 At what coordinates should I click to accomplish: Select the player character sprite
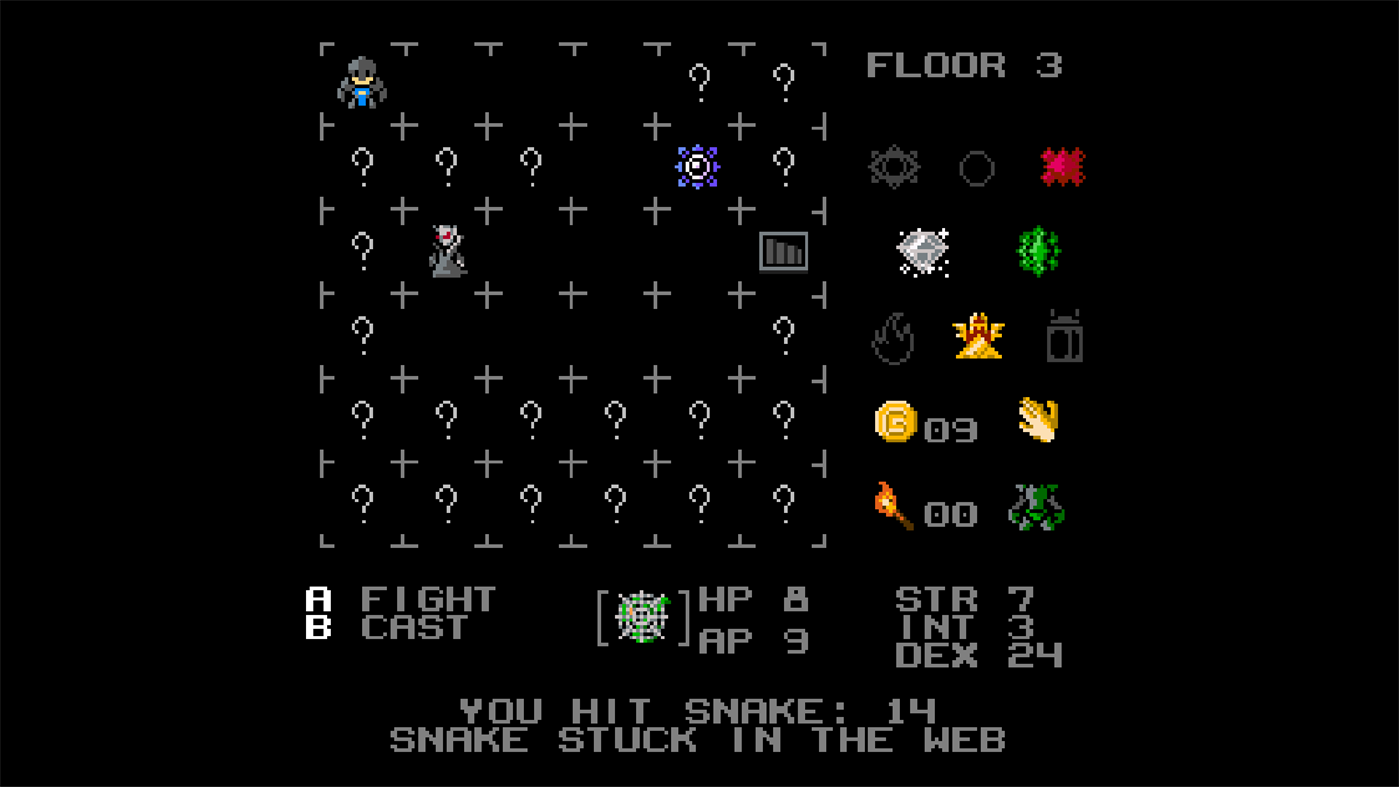(361, 82)
